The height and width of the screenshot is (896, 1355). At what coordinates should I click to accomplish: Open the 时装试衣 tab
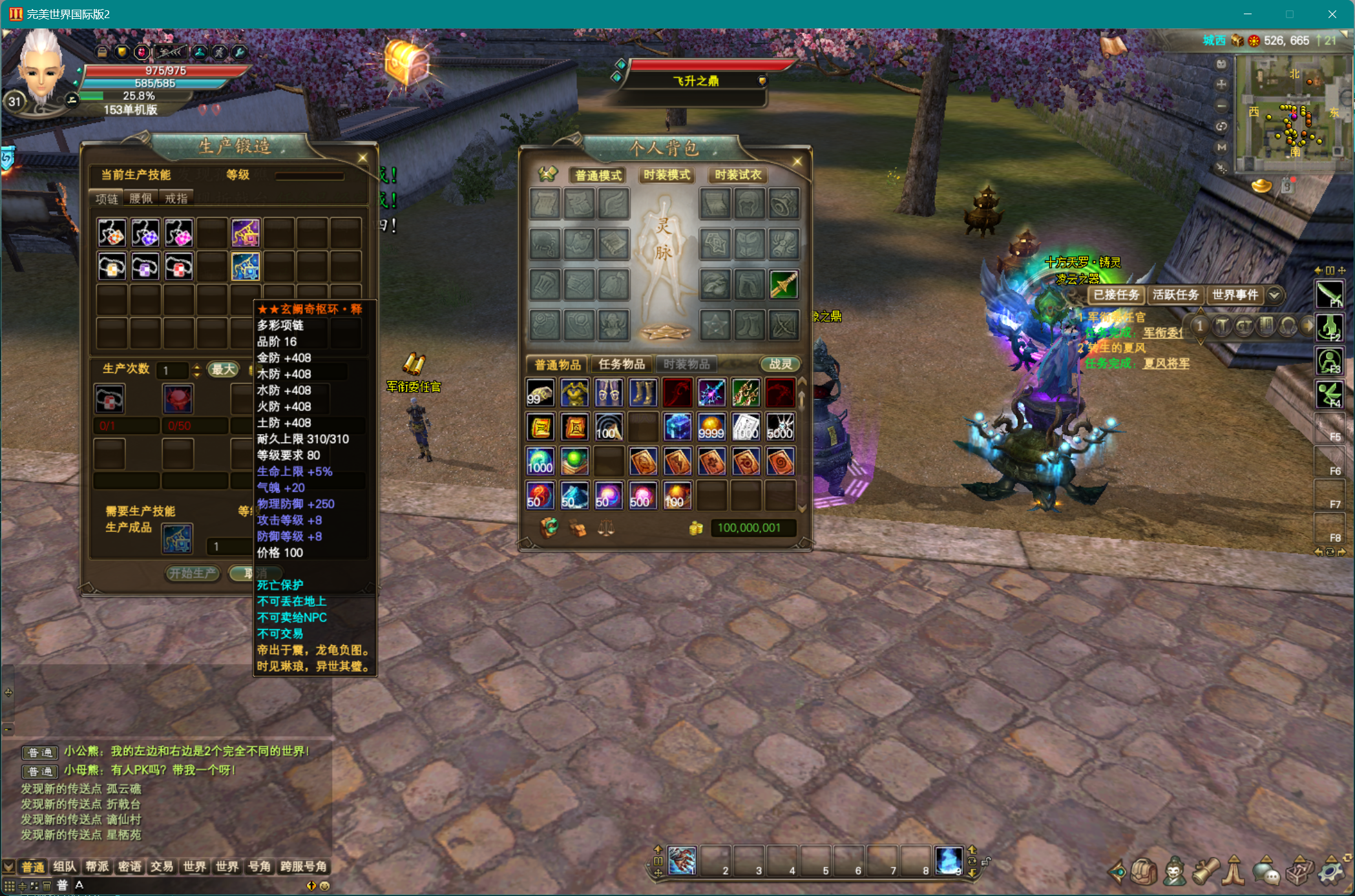tap(738, 175)
